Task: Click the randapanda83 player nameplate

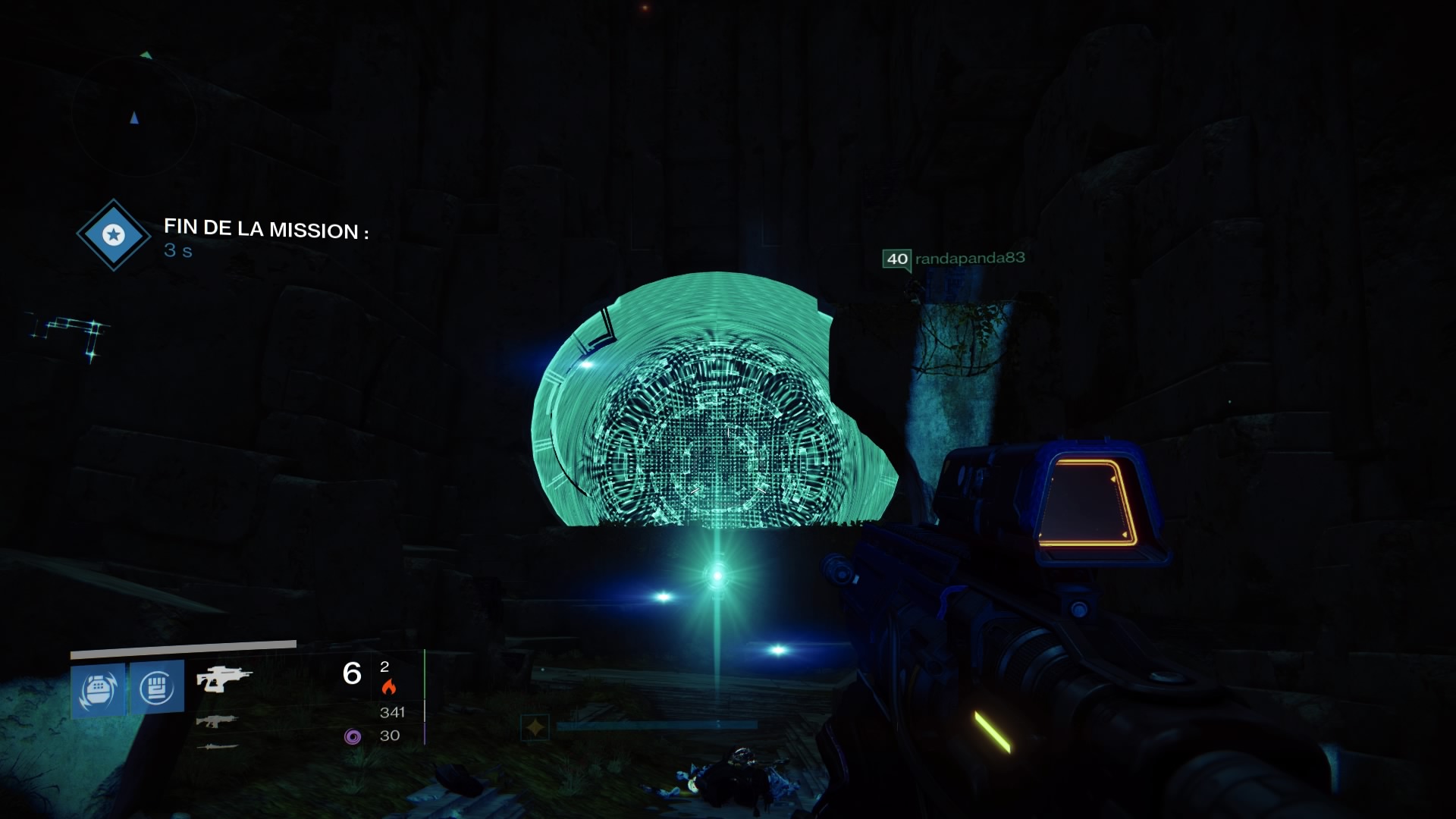Action: pos(954,259)
